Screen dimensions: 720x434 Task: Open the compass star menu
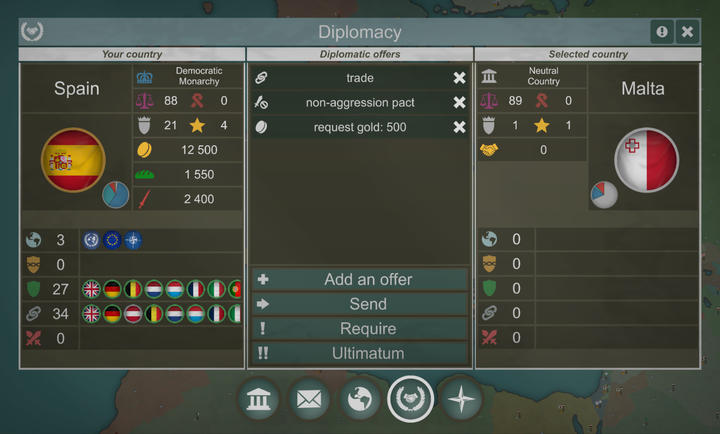(461, 401)
